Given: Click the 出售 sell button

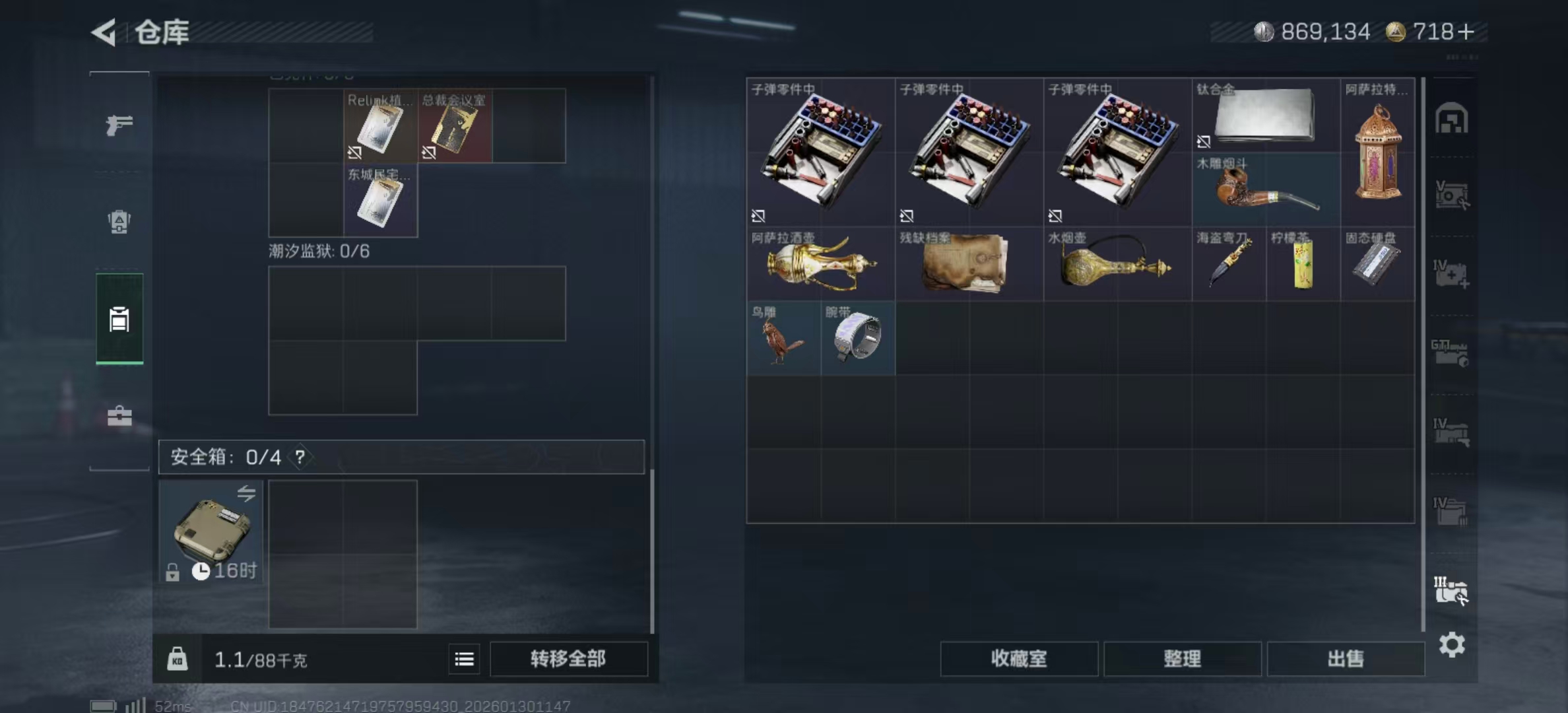Looking at the screenshot, I should click(x=1347, y=659).
